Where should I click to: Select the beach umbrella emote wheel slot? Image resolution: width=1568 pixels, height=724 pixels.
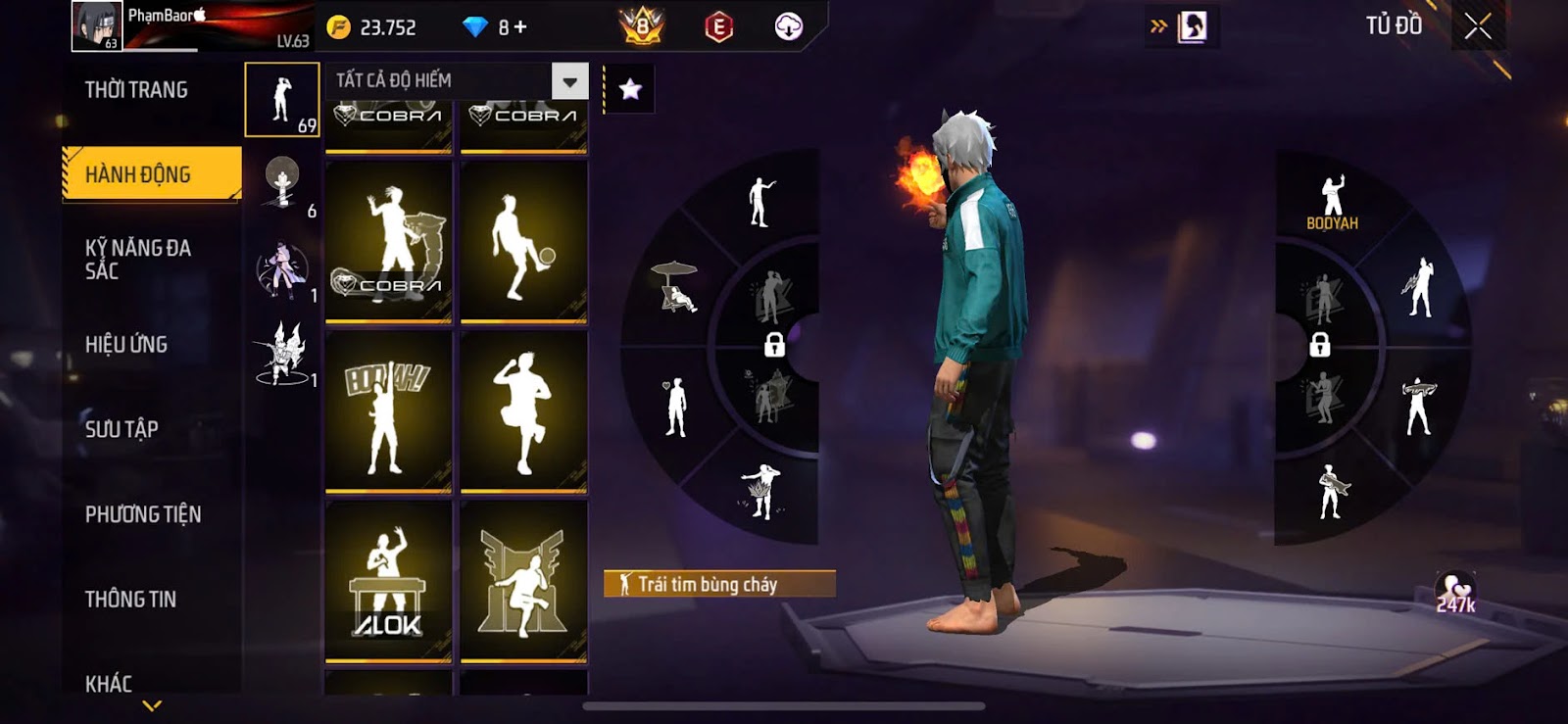(674, 286)
